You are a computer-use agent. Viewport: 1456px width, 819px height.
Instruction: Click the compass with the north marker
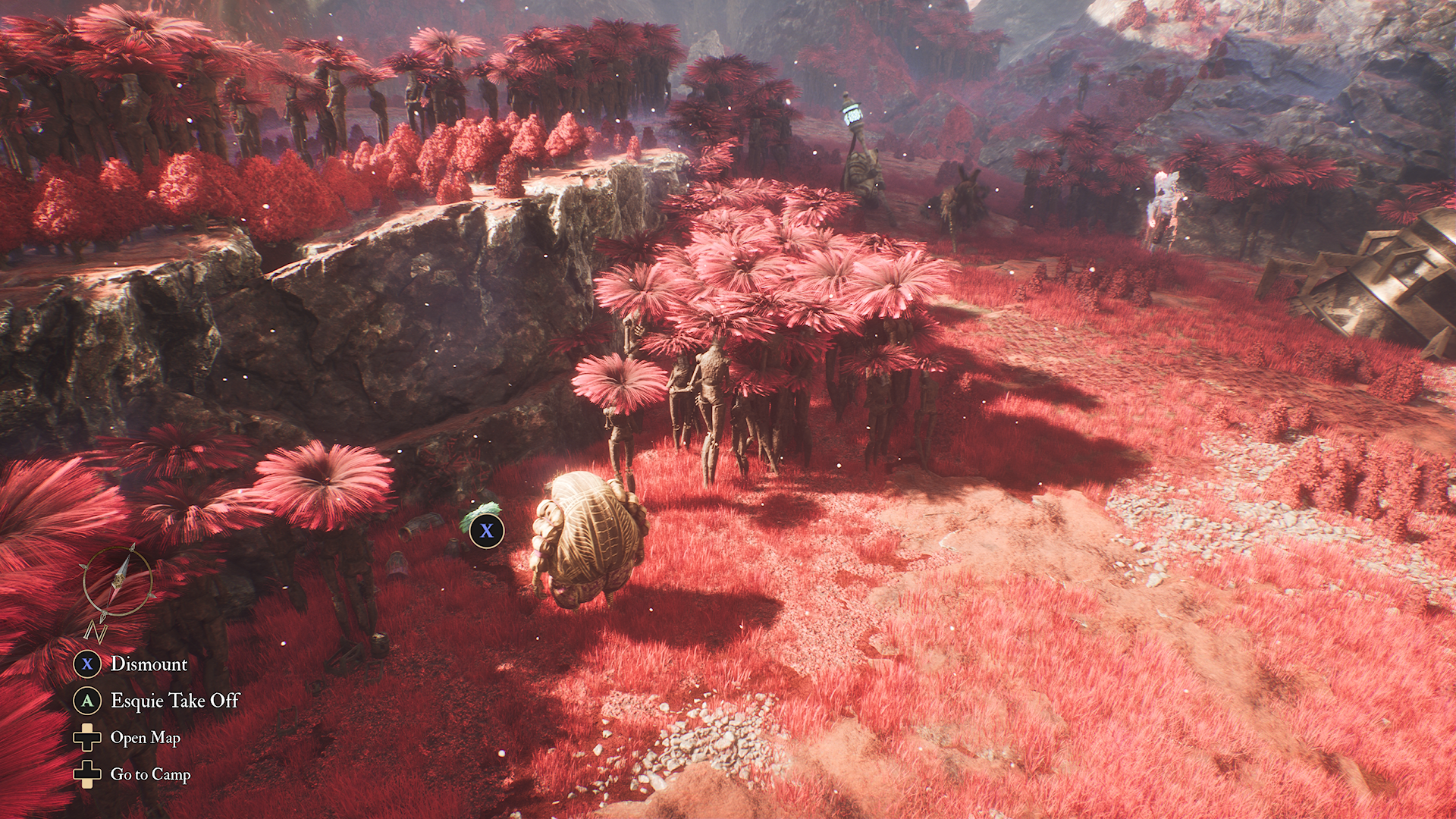pyautogui.click(x=116, y=584)
